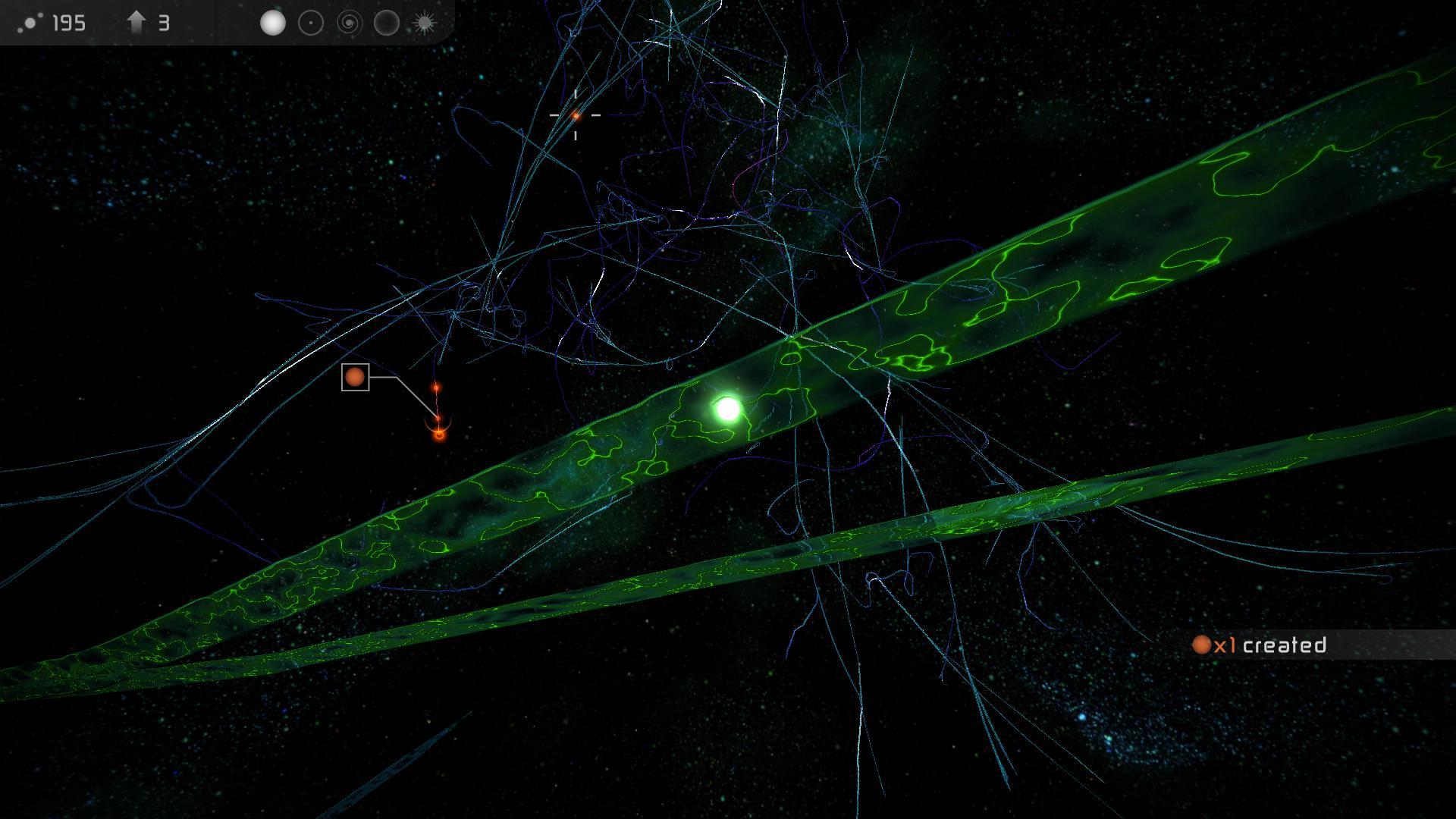Click the orange planet icon in the label box
This screenshot has height=819, width=1456.
point(355,378)
